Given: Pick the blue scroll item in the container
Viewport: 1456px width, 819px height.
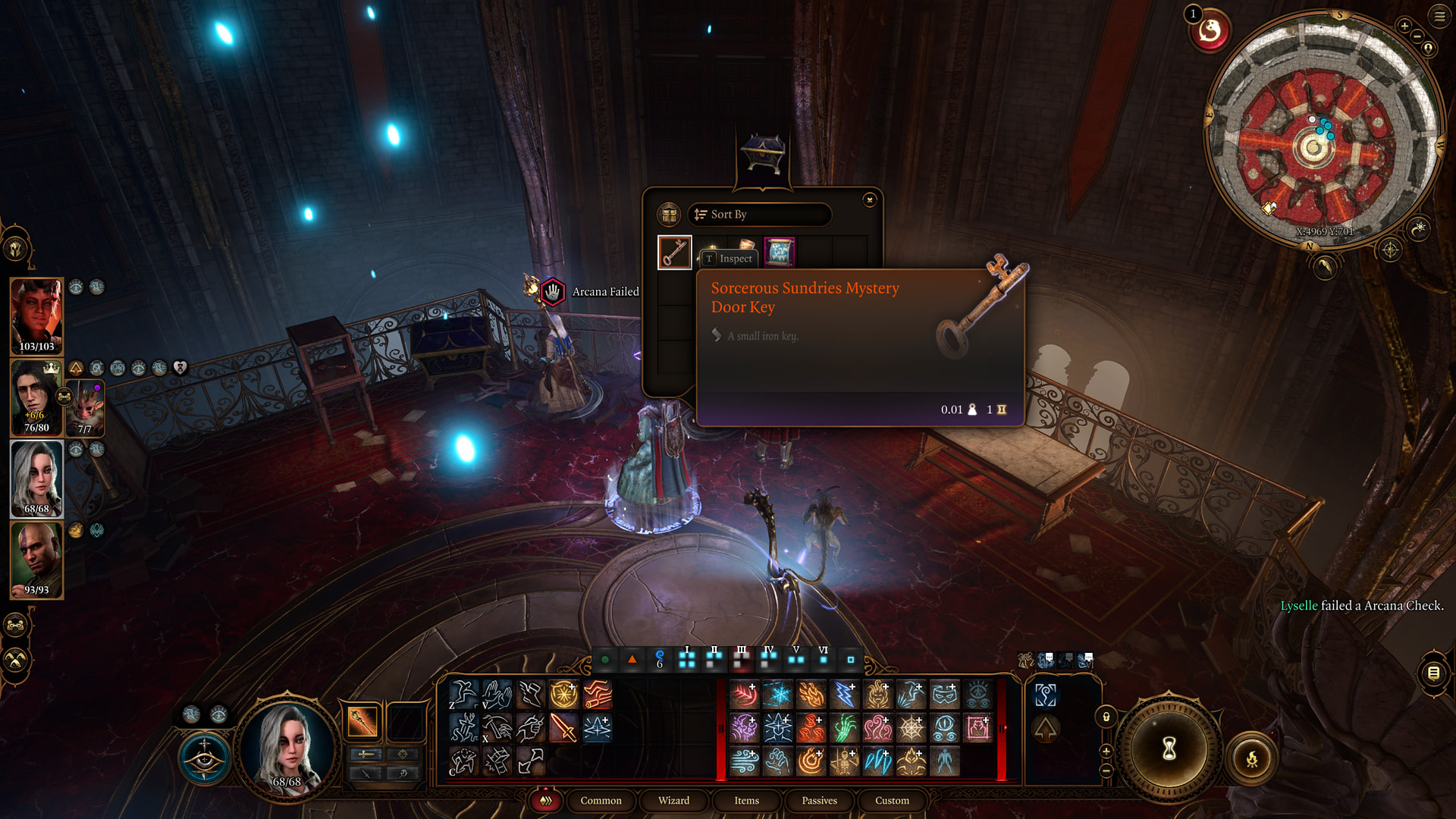Looking at the screenshot, I should [x=779, y=252].
